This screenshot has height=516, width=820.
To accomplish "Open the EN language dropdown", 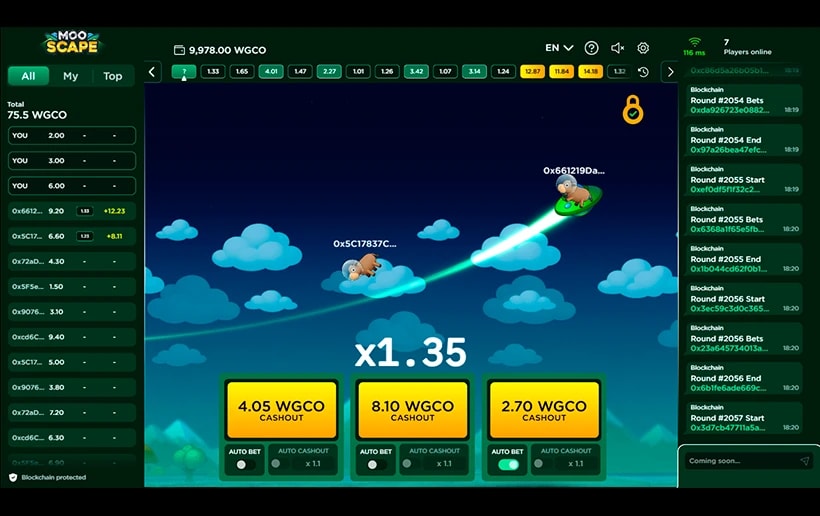I will [559, 48].
